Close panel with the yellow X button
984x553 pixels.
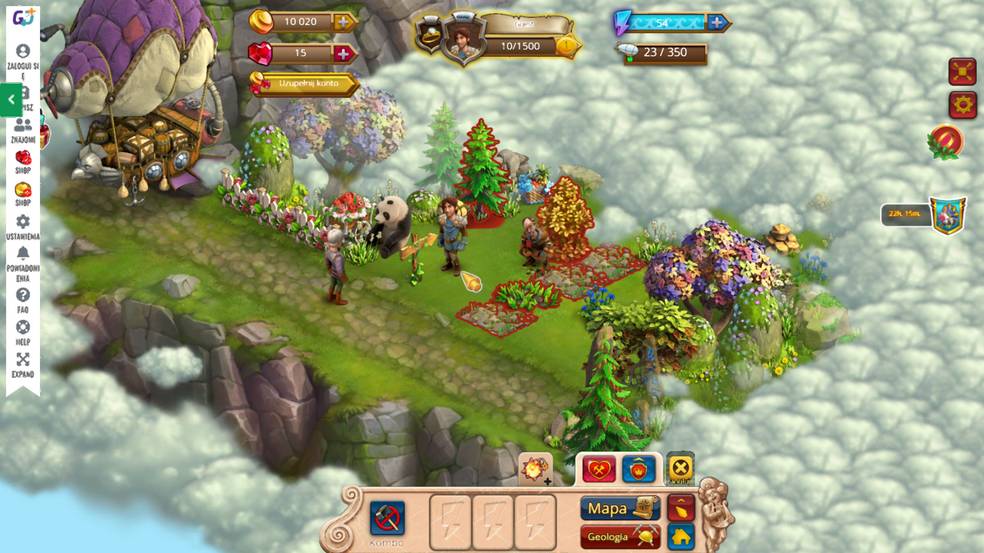pyautogui.click(x=680, y=467)
